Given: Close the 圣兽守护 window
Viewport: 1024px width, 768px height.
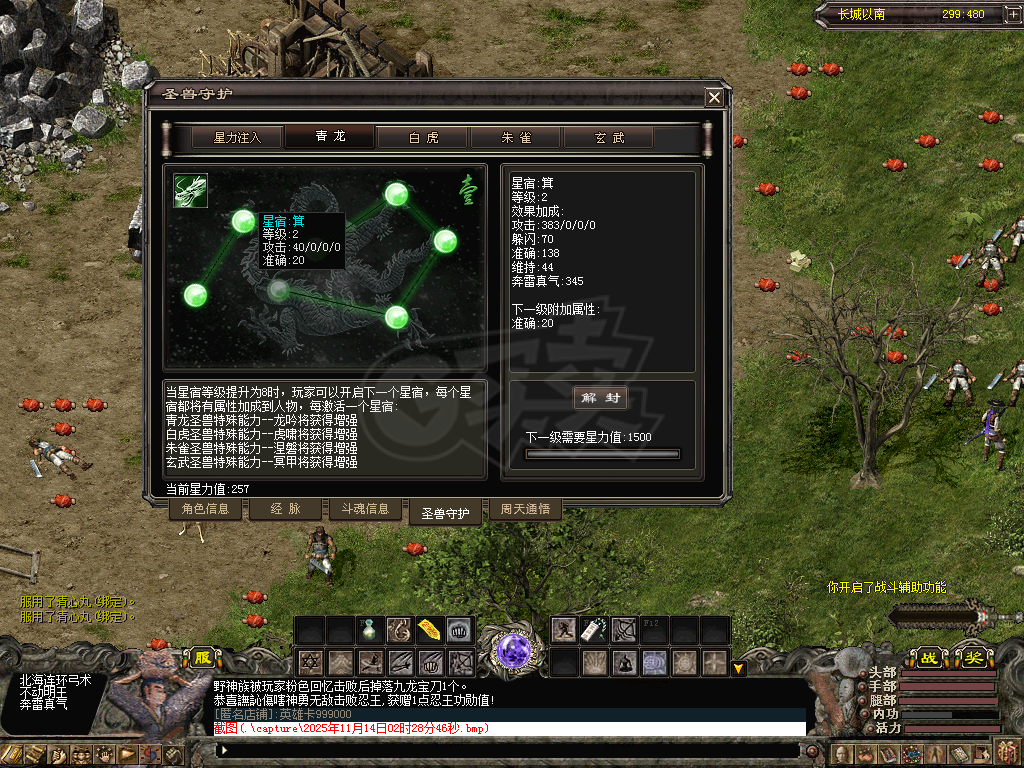Looking at the screenshot, I should click(714, 97).
